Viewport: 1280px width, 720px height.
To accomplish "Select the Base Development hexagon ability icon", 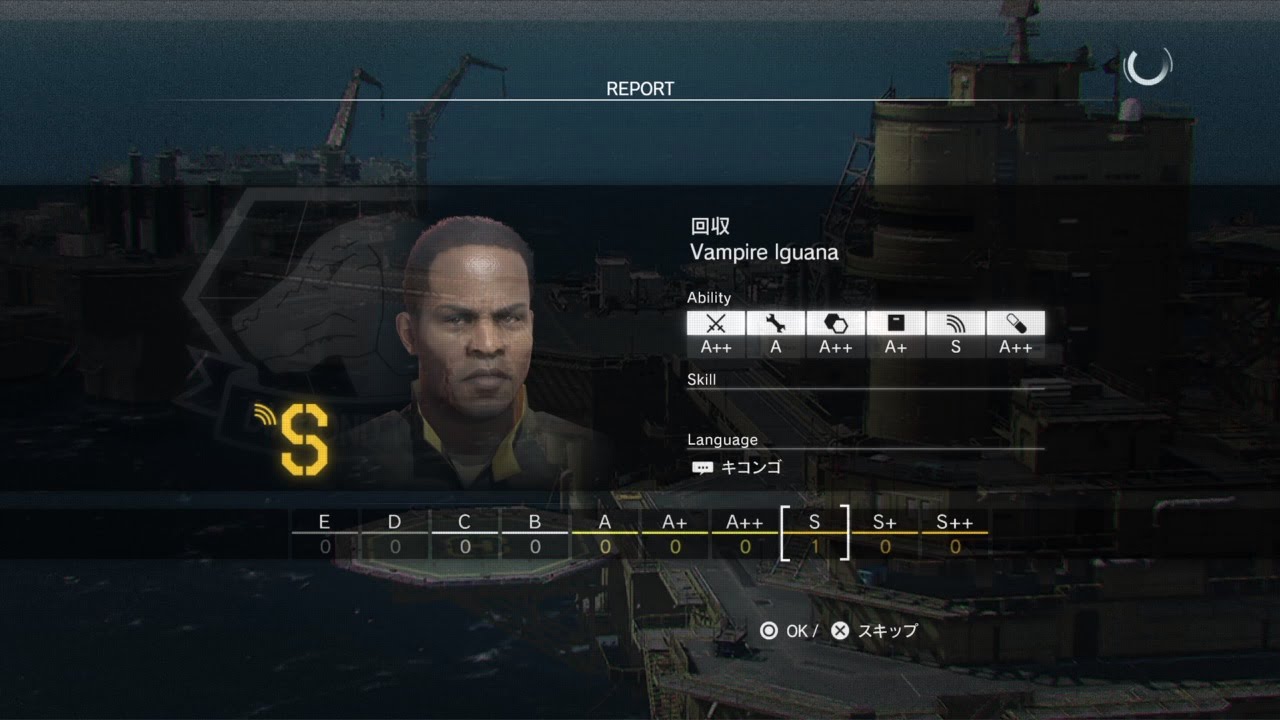I will tap(836, 323).
